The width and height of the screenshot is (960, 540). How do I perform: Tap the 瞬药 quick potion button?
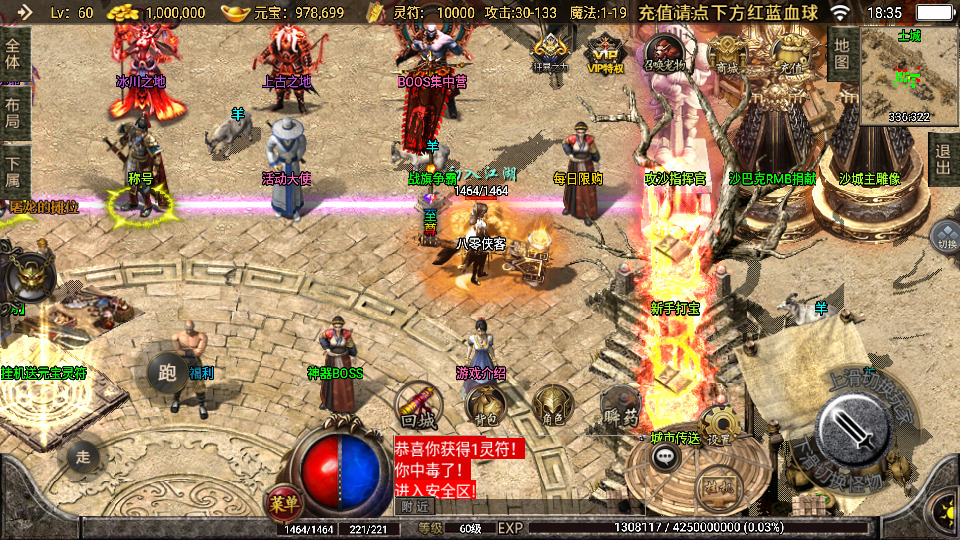click(619, 406)
